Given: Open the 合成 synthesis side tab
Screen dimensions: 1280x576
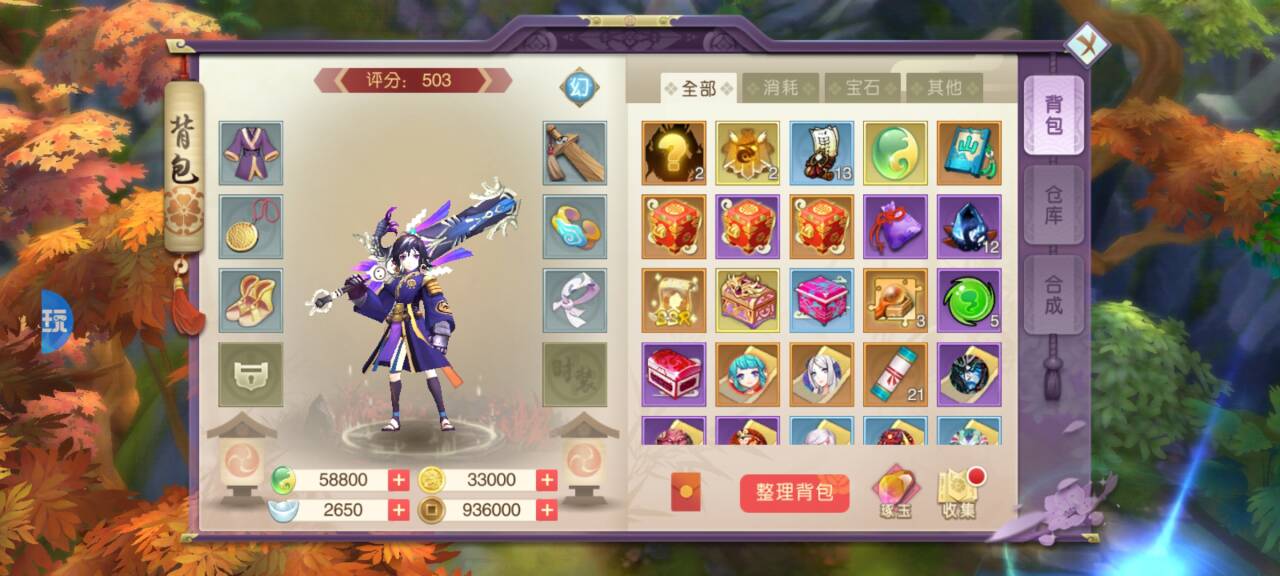Looking at the screenshot, I should 1053,294.
